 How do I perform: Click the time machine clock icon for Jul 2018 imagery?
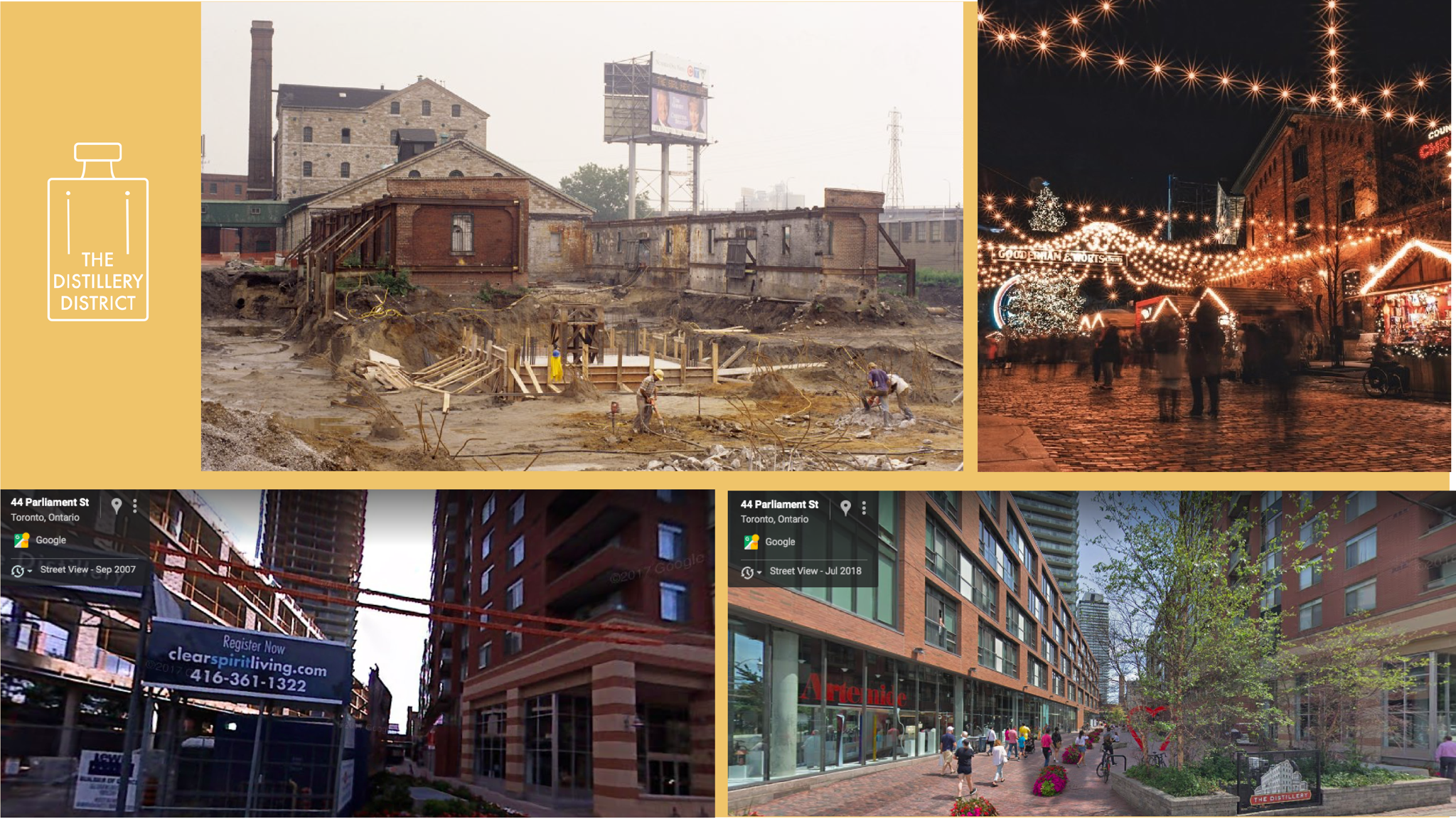click(747, 572)
